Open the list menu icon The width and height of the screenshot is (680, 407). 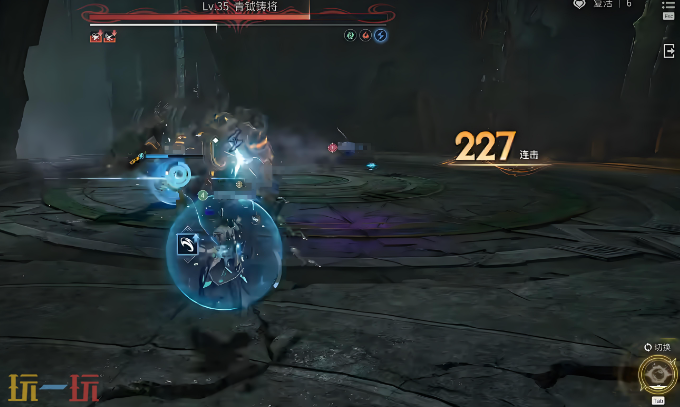pyautogui.click(x=668, y=6)
